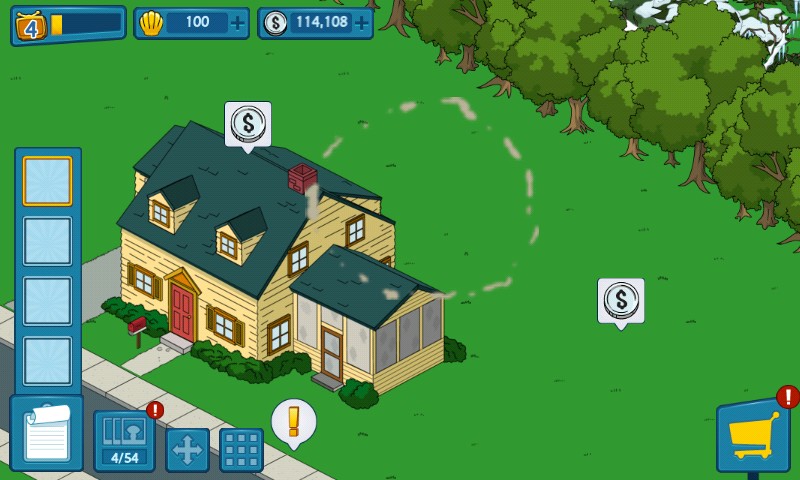The width and height of the screenshot is (800, 480).
Task: Activate the move arrows tool
Action: 187,450
